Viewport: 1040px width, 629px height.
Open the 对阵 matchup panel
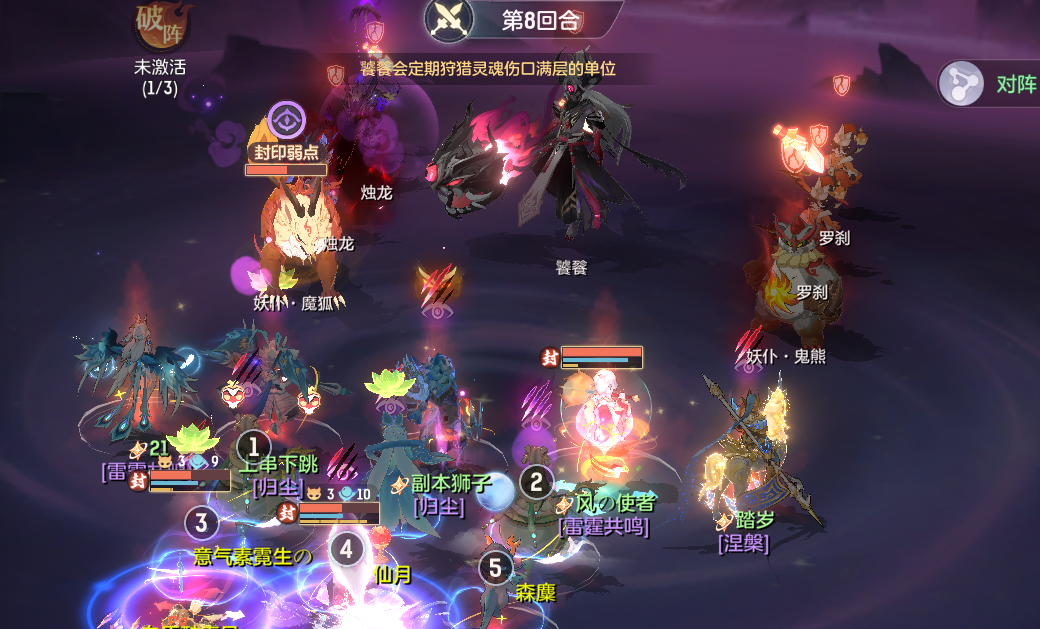[x=990, y=84]
